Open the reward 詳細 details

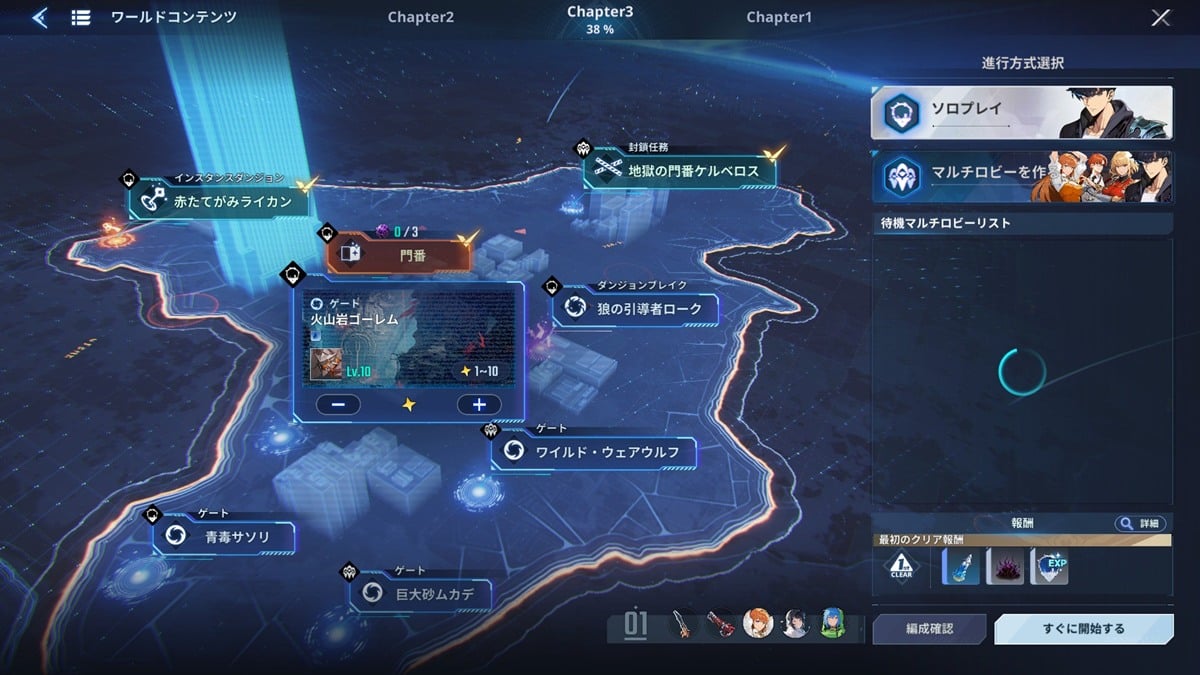point(1140,523)
